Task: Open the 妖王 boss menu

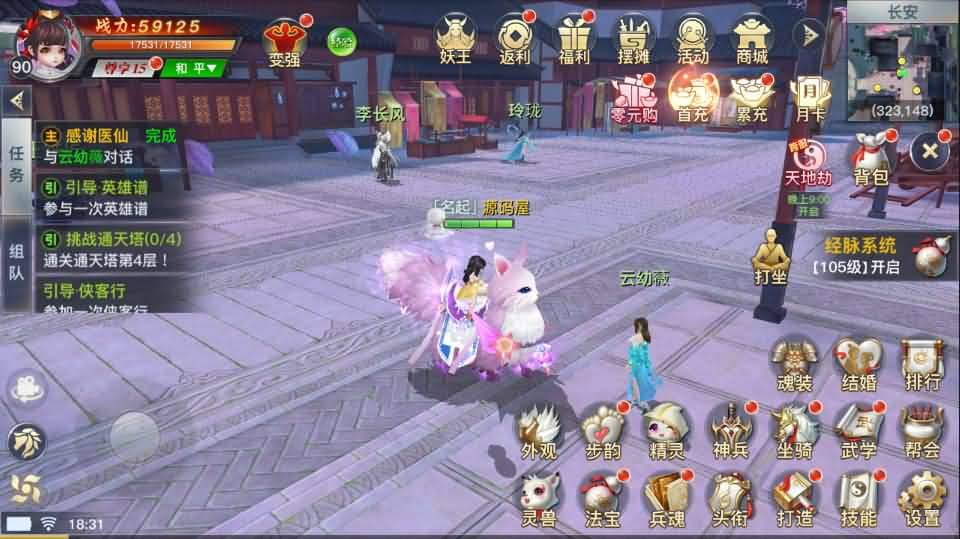Action: pyautogui.click(x=455, y=40)
